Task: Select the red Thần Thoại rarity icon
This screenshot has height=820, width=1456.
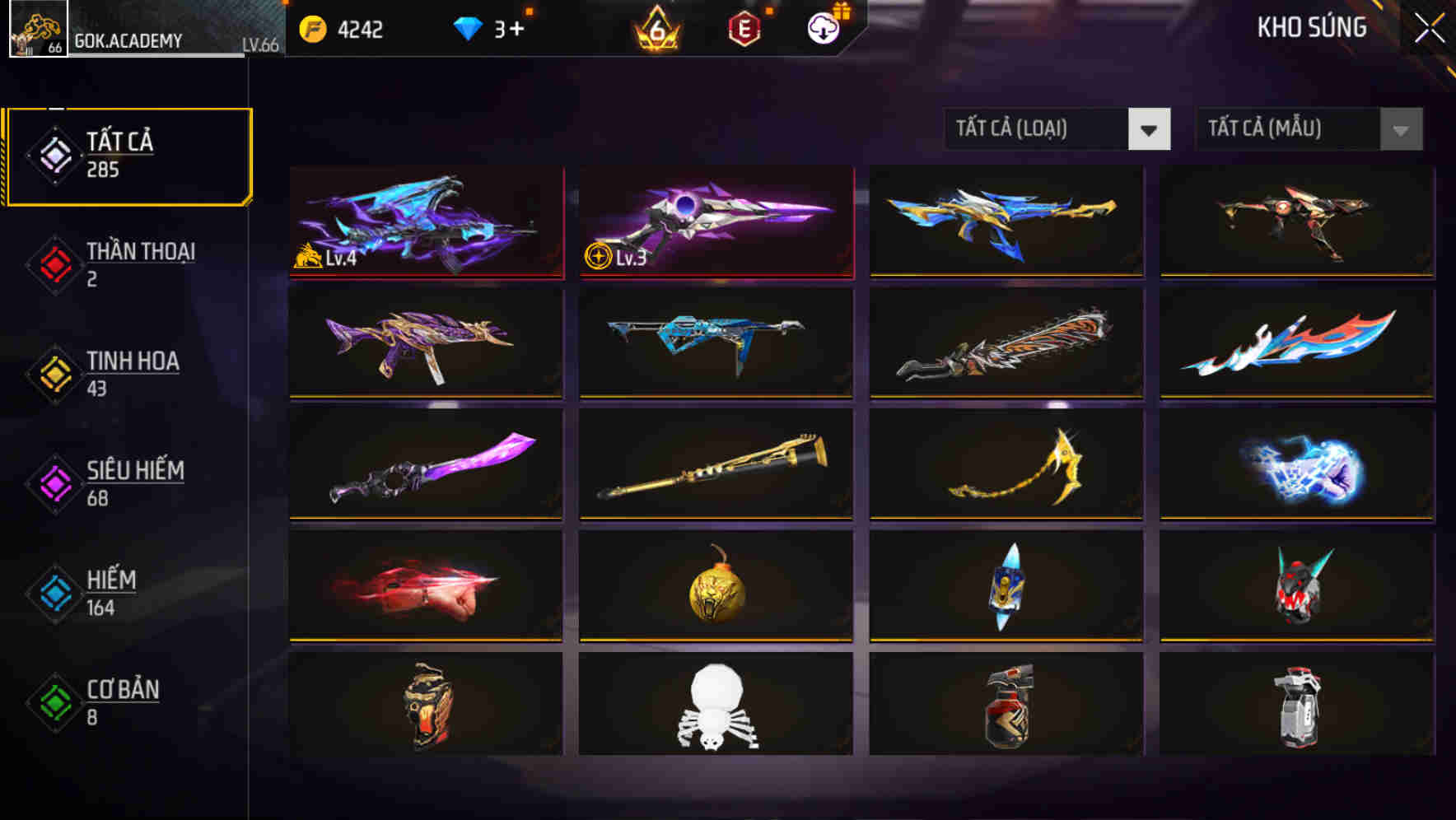Action: click(52, 263)
